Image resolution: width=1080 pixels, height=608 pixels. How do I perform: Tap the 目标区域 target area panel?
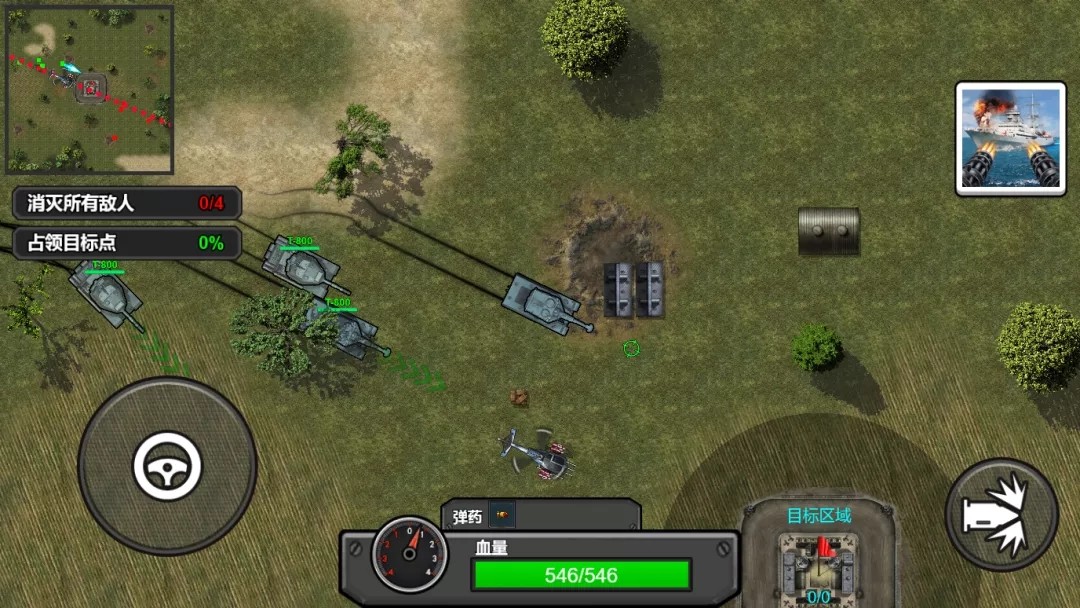point(819,555)
